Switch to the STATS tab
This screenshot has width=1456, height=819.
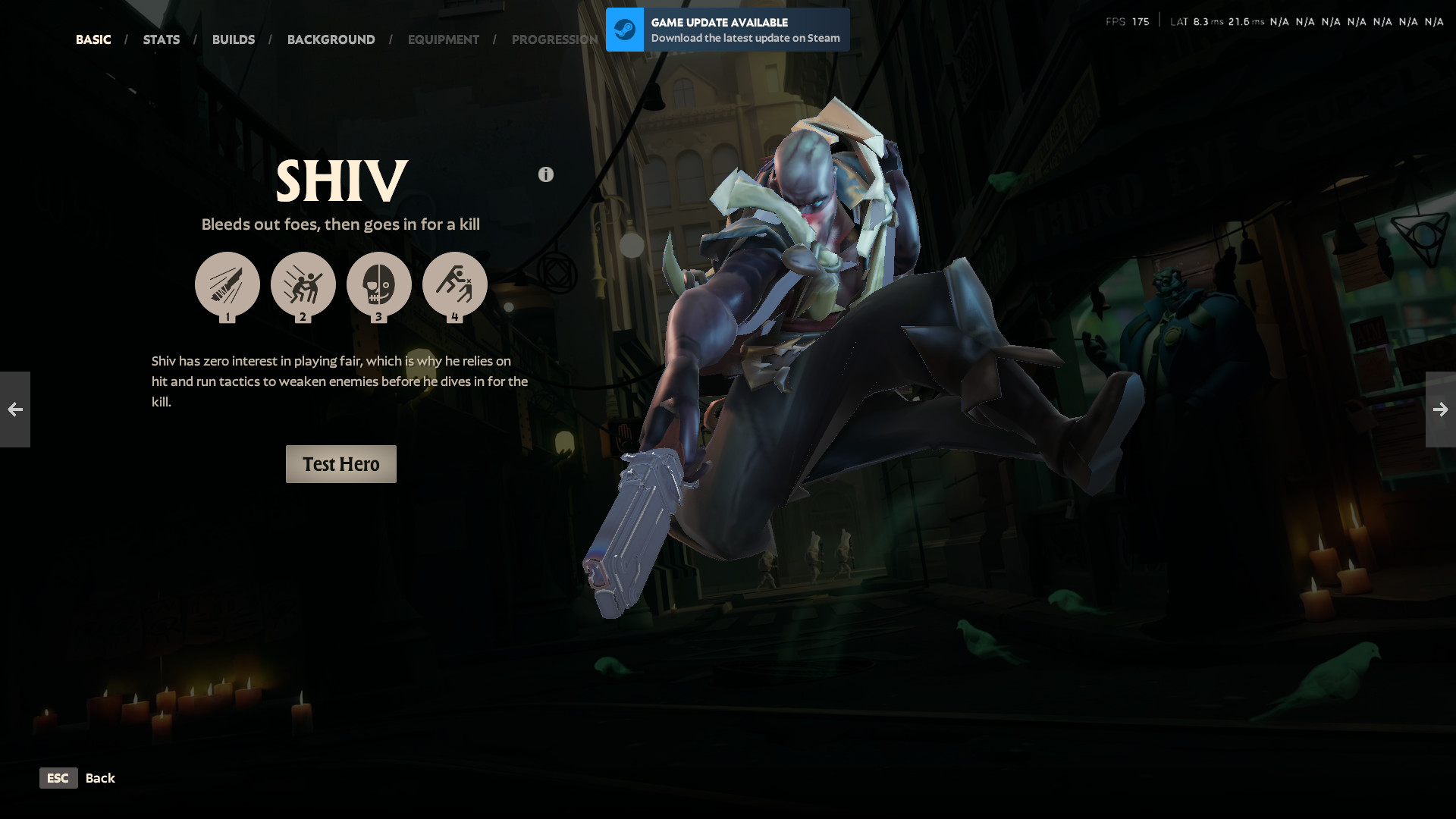(x=161, y=39)
